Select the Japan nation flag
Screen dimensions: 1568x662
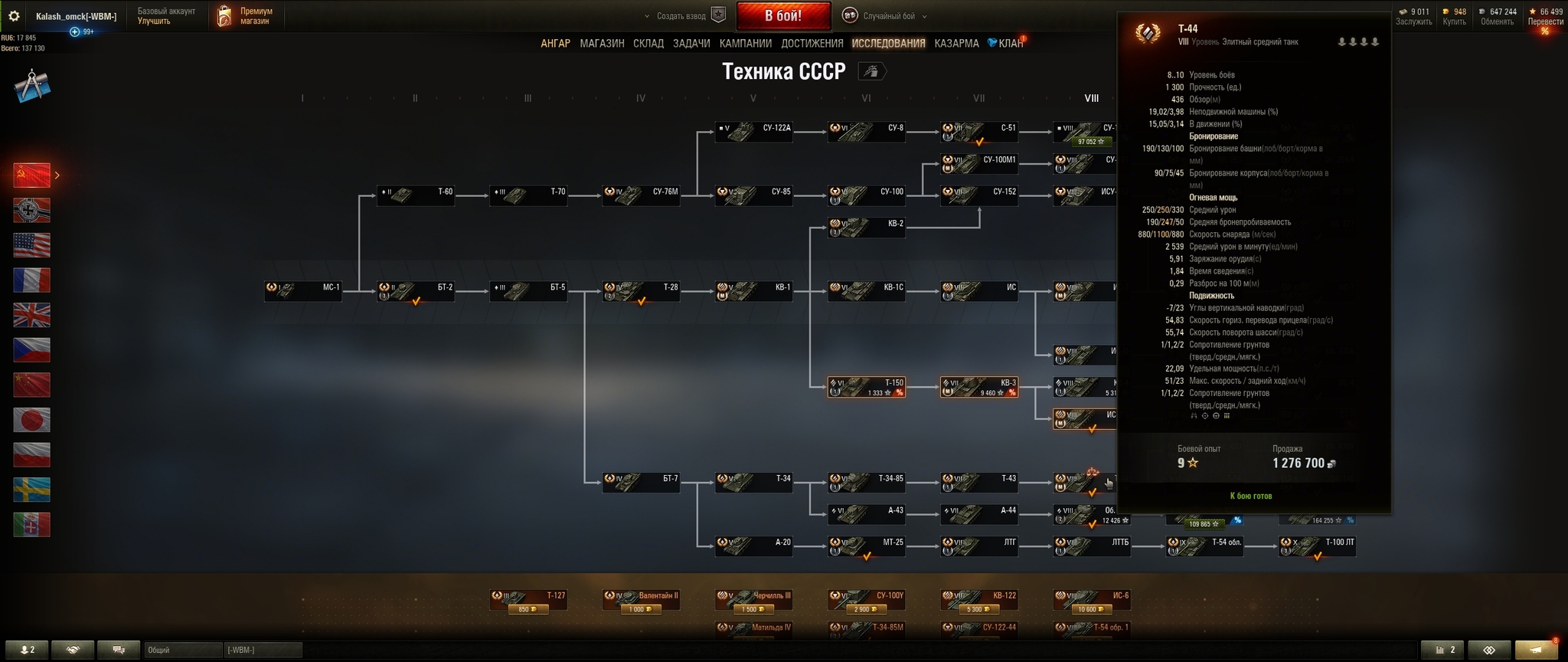tap(32, 420)
